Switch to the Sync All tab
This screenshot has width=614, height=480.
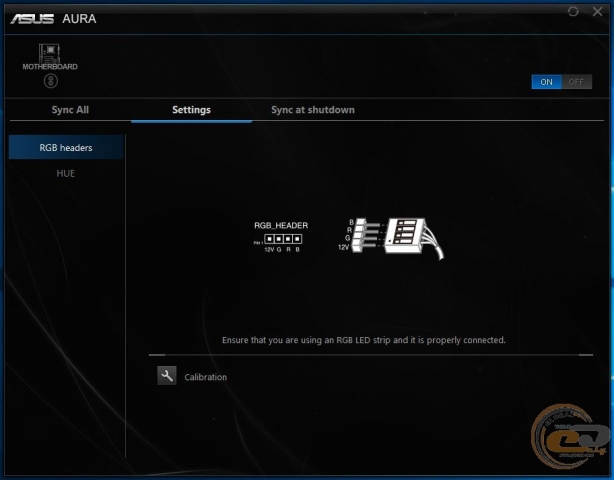(x=70, y=110)
